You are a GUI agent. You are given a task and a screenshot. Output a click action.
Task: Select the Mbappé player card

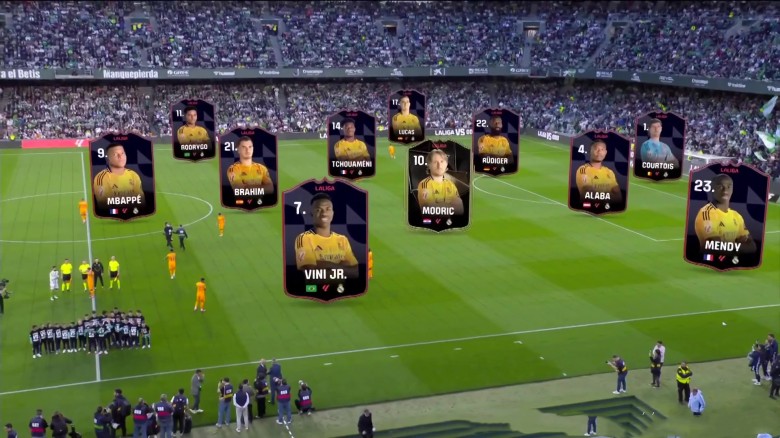pos(122,176)
